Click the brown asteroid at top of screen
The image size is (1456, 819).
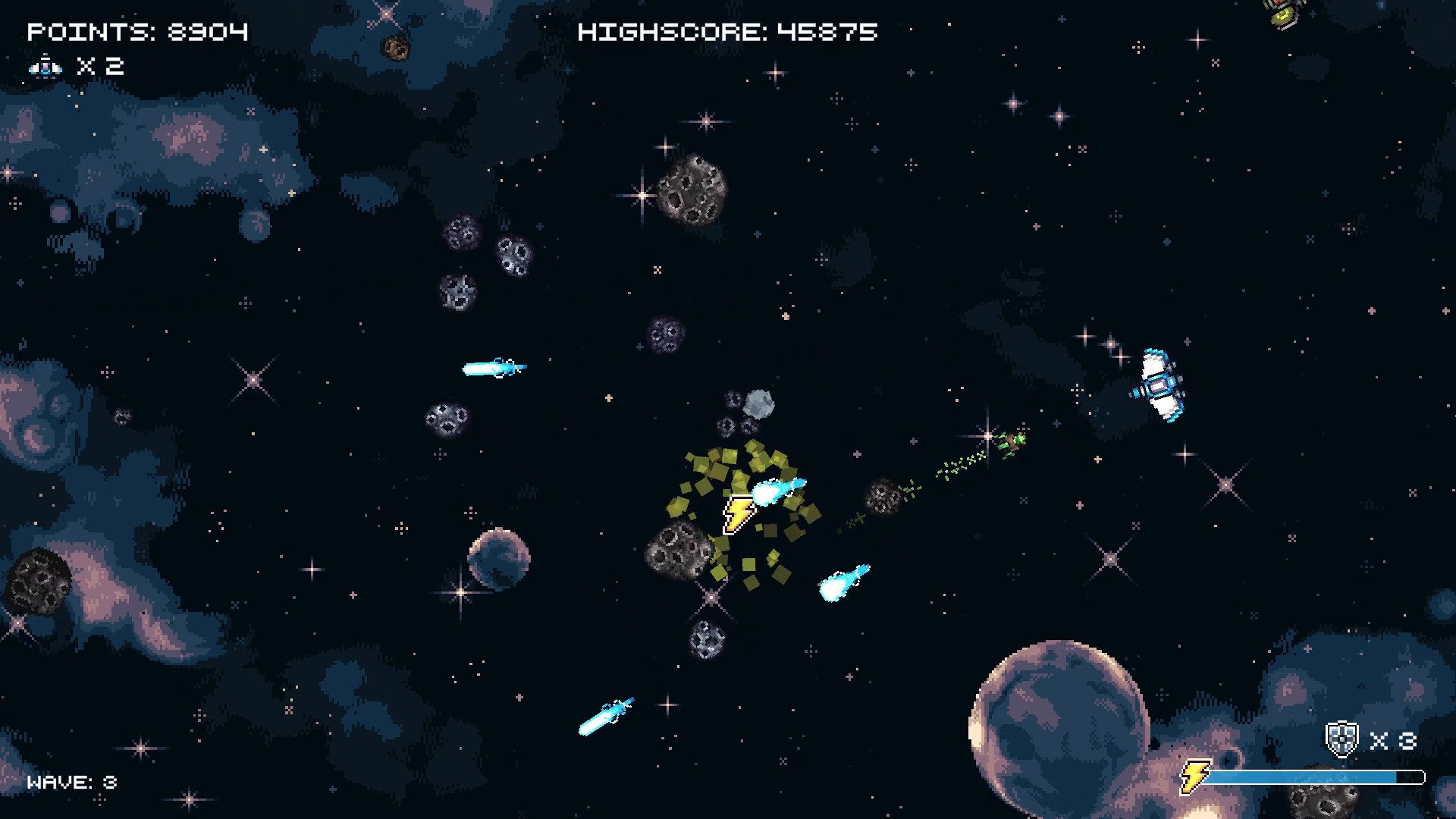395,49
